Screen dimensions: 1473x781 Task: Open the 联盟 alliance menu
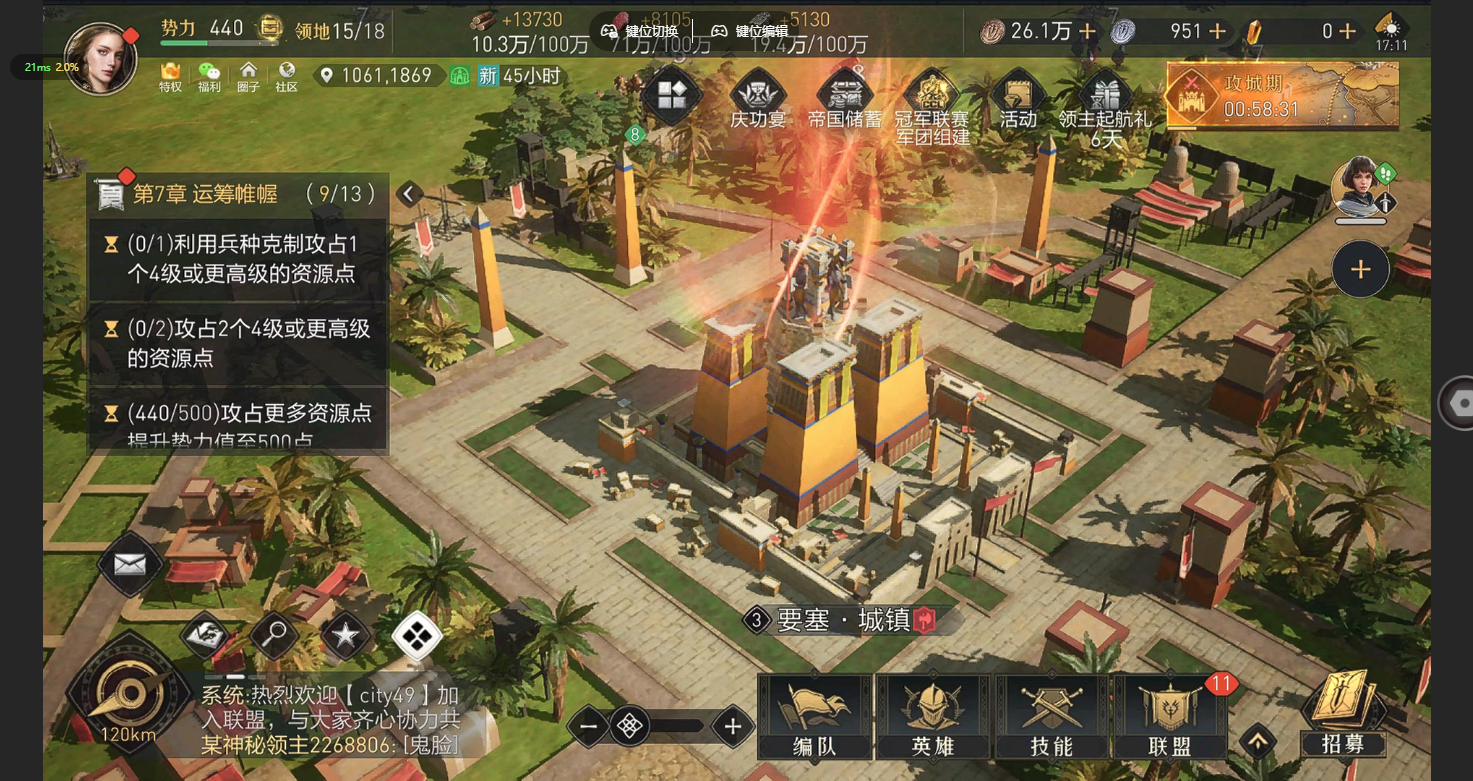click(1169, 717)
